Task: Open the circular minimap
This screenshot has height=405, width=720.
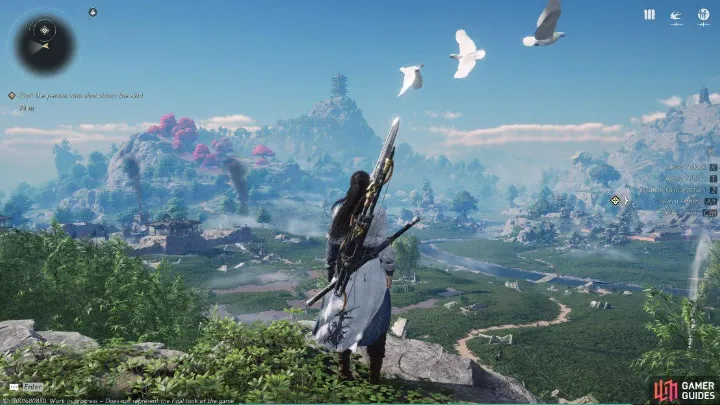Action: pos(44,44)
